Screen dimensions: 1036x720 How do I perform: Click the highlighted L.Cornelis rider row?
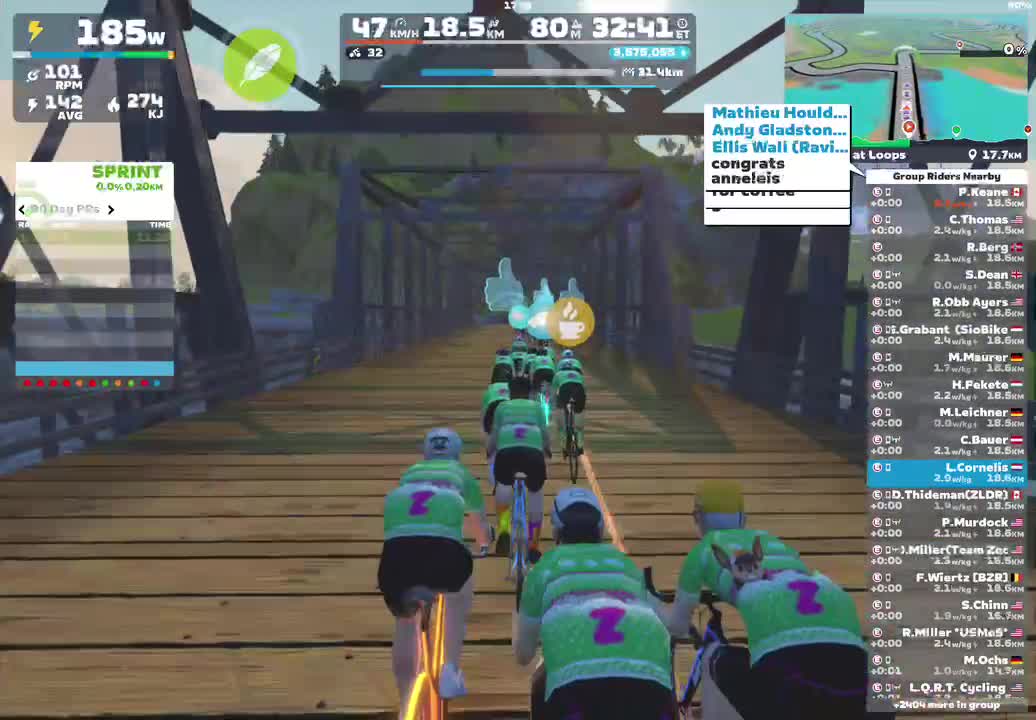click(946, 472)
